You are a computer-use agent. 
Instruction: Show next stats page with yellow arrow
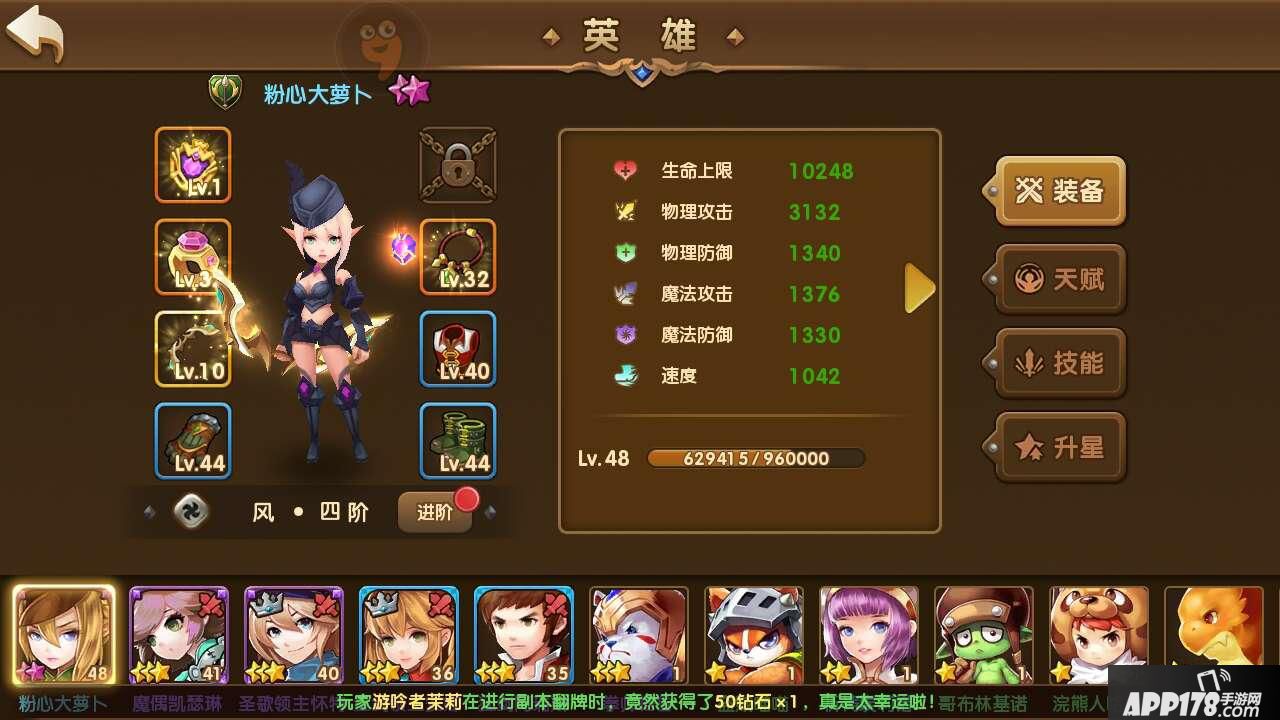click(x=919, y=289)
